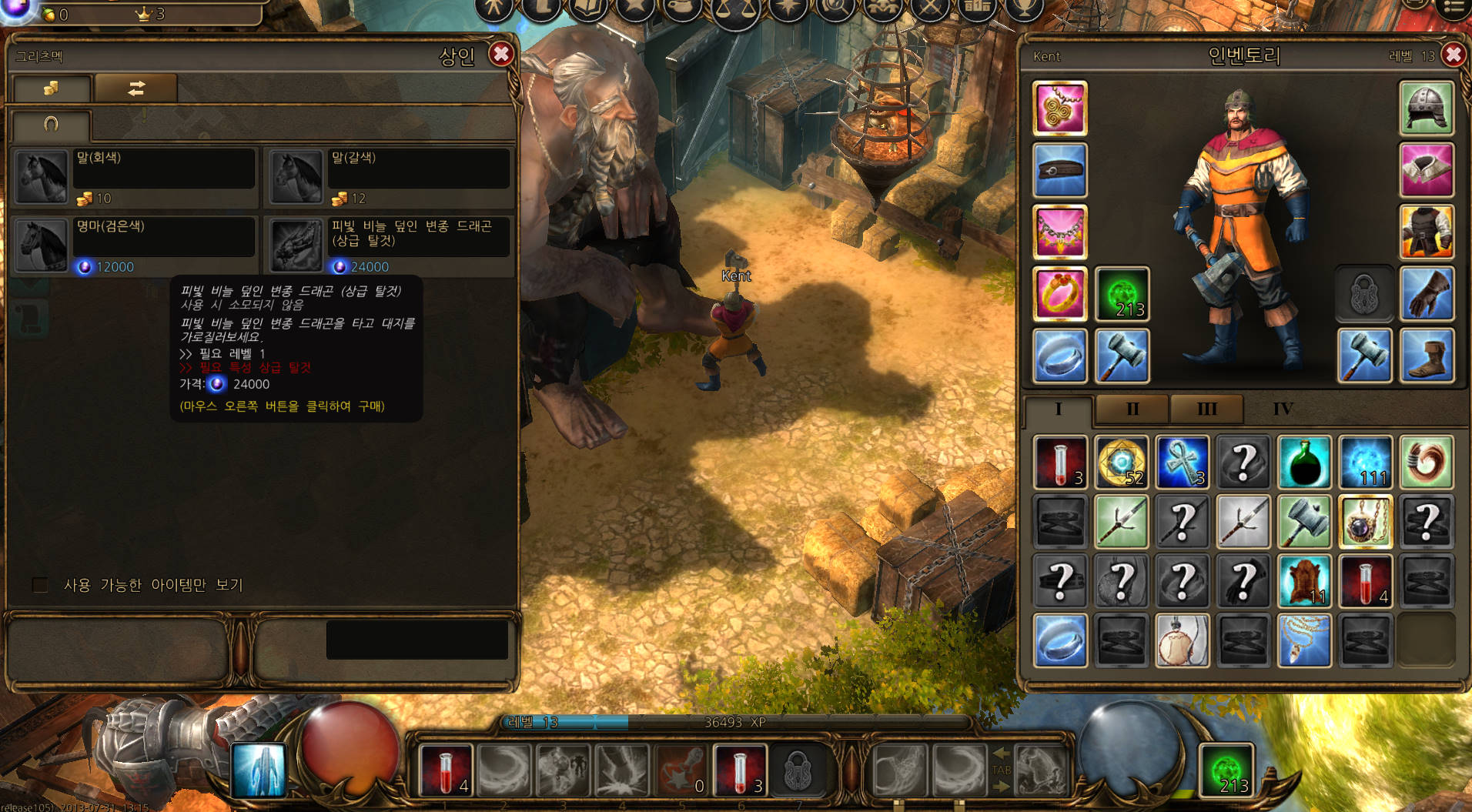
Task: Toggle the show usable items only checkbox
Action: (40, 585)
